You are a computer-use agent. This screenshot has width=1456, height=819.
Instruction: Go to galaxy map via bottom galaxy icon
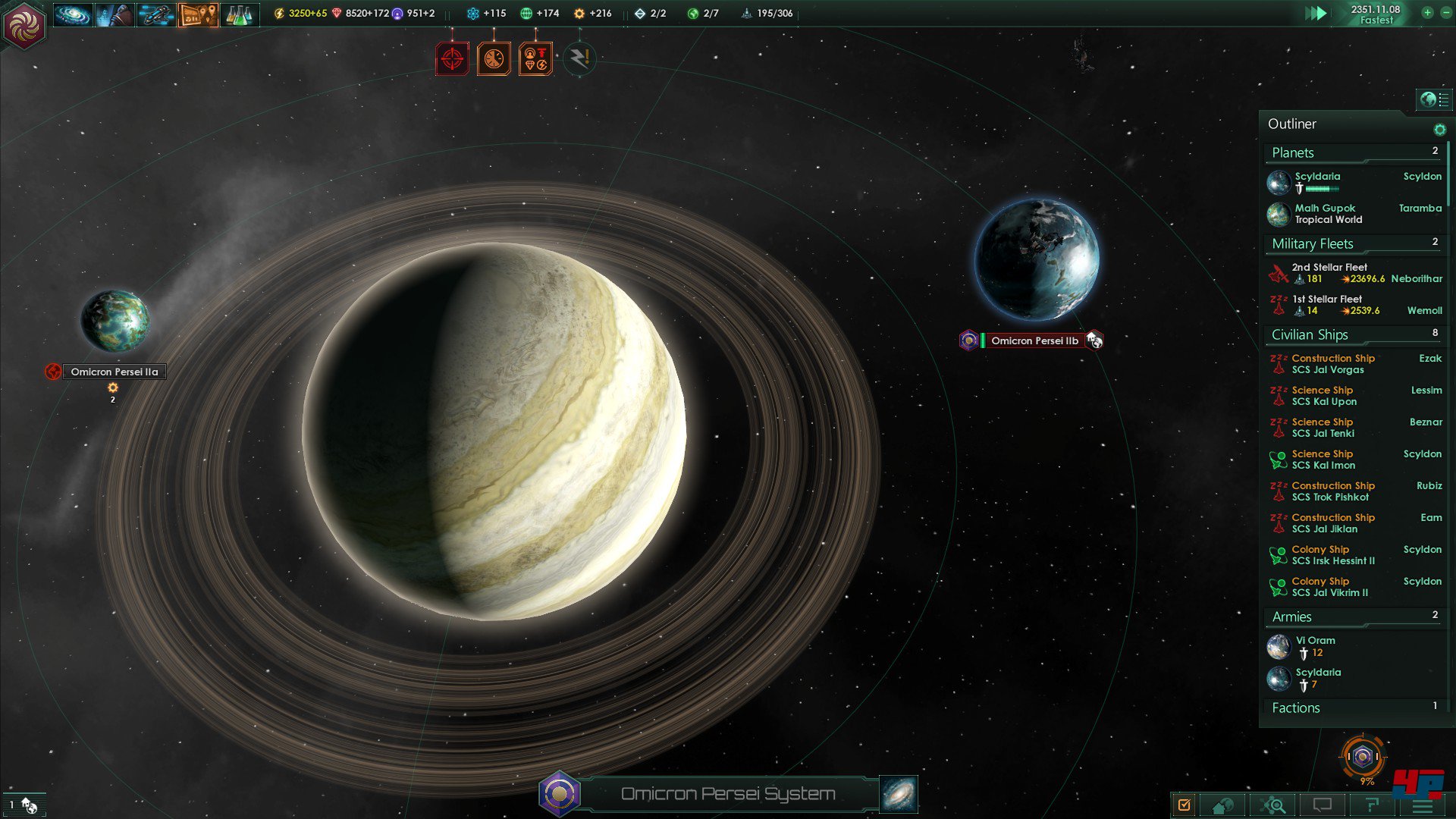(899, 794)
